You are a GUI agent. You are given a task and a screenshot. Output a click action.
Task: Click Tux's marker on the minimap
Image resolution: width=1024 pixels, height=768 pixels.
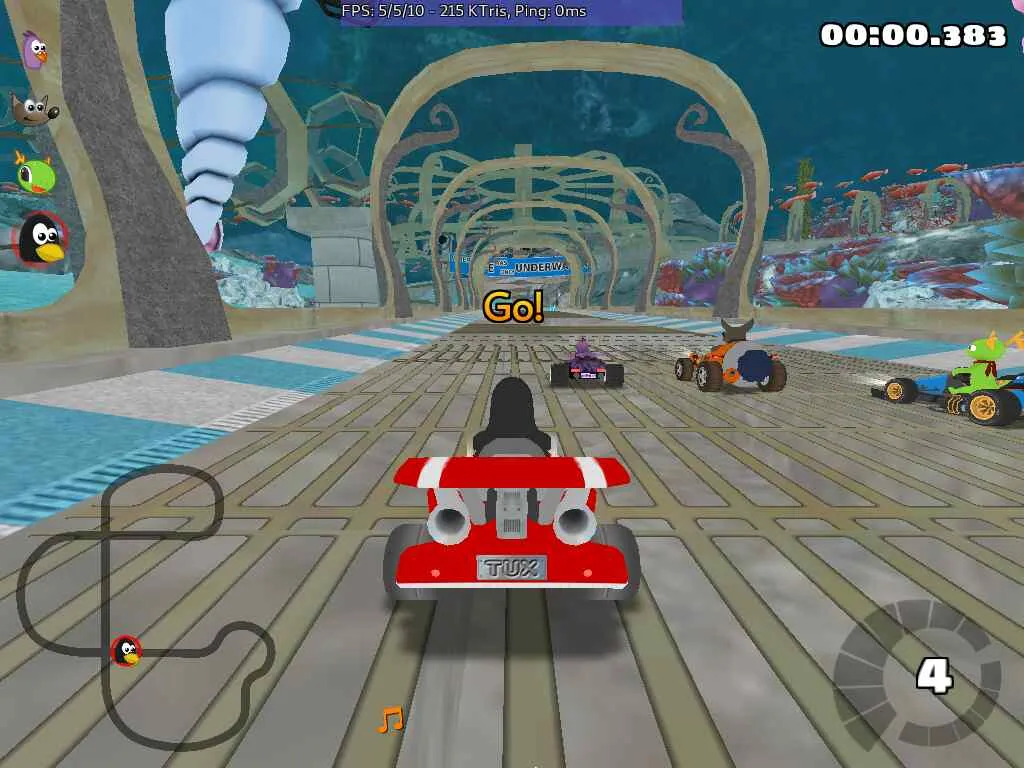(126, 652)
